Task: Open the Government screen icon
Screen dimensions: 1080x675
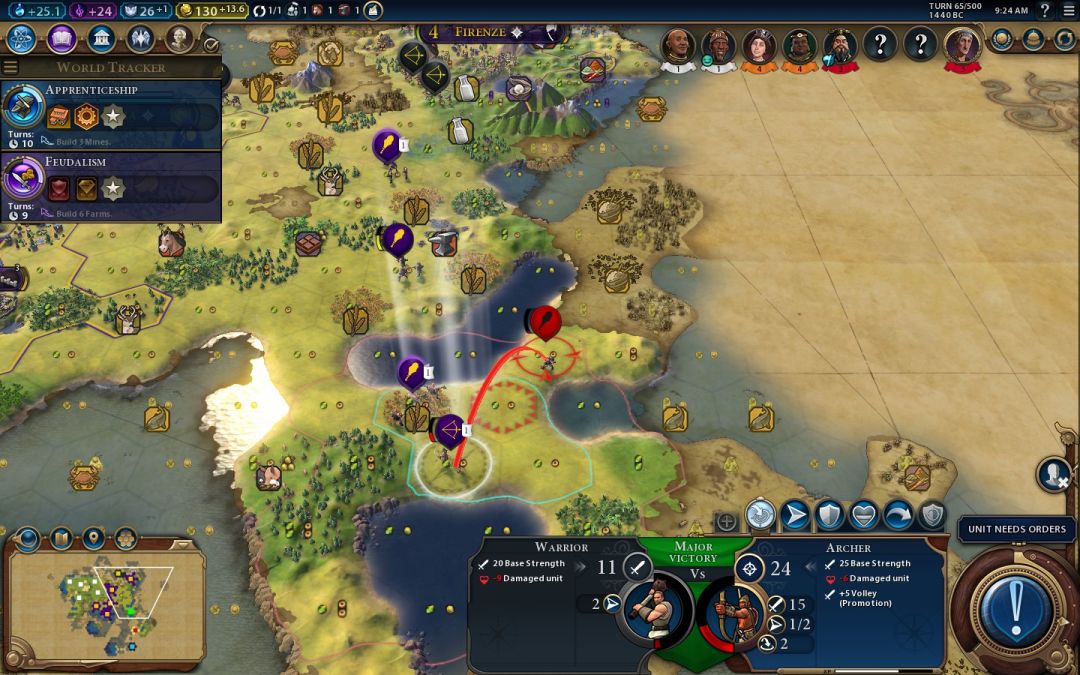Action: (x=100, y=39)
